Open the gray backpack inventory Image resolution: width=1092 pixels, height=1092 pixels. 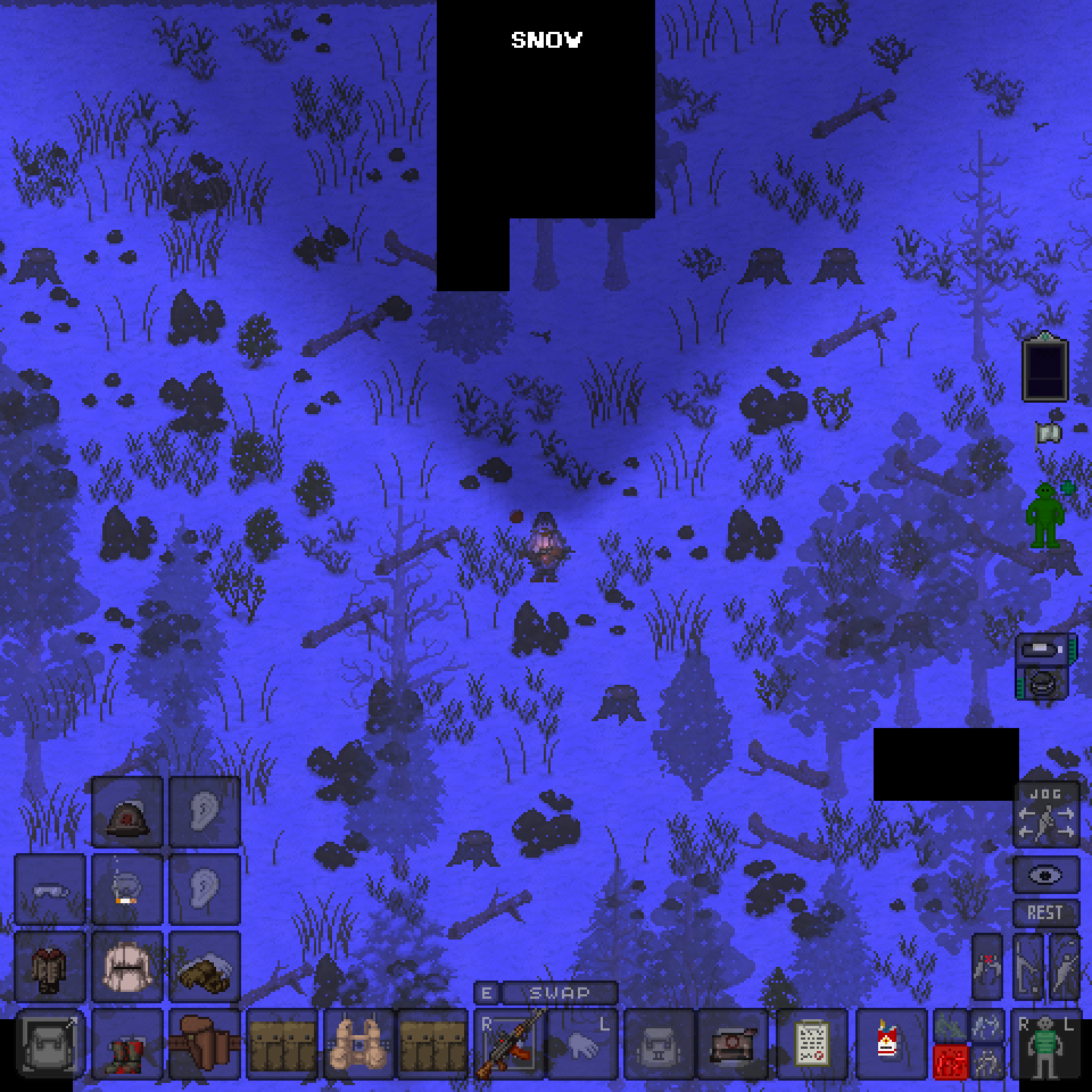pyautogui.click(x=50, y=1045)
